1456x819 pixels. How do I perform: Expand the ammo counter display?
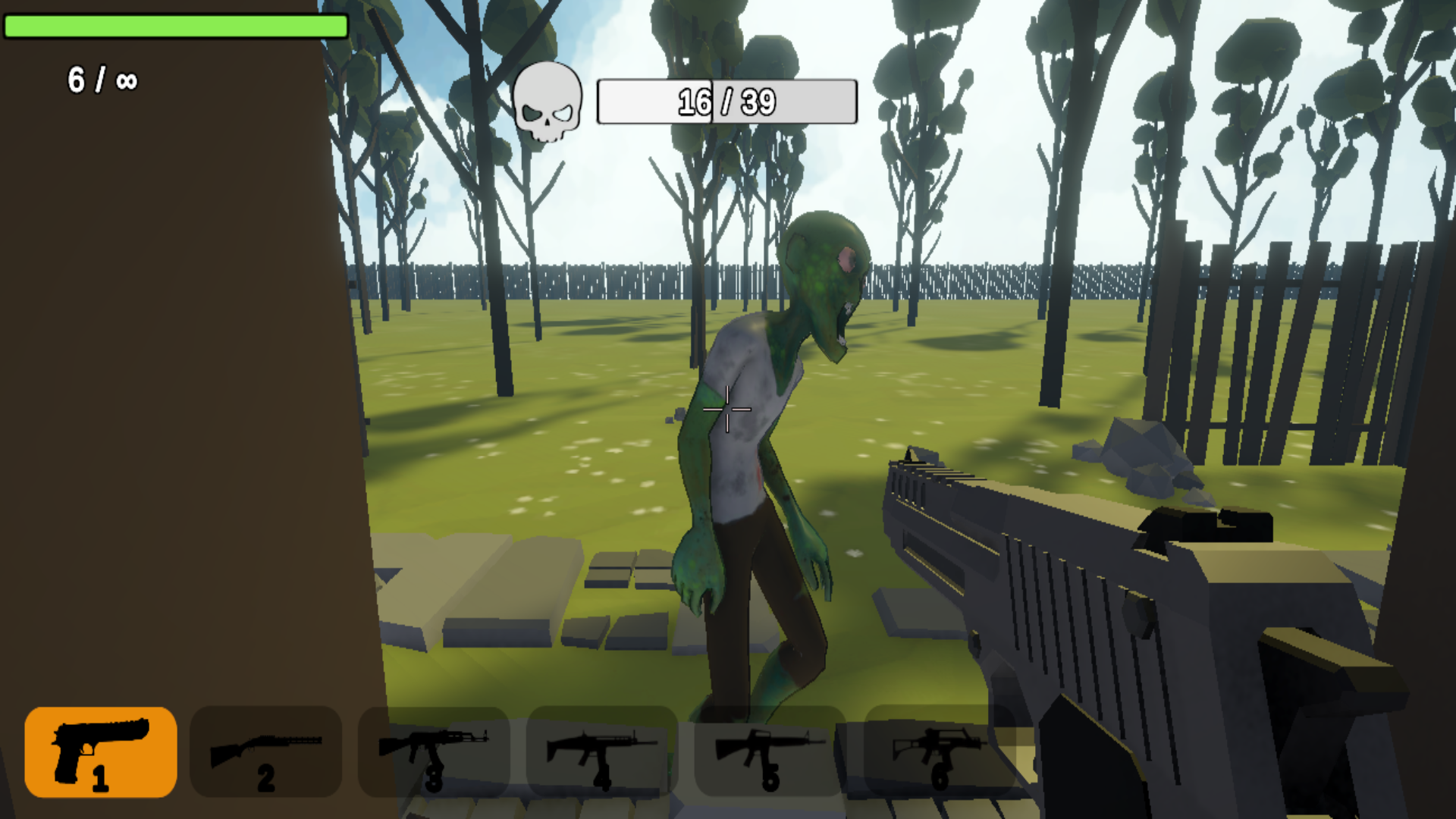point(101,78)
